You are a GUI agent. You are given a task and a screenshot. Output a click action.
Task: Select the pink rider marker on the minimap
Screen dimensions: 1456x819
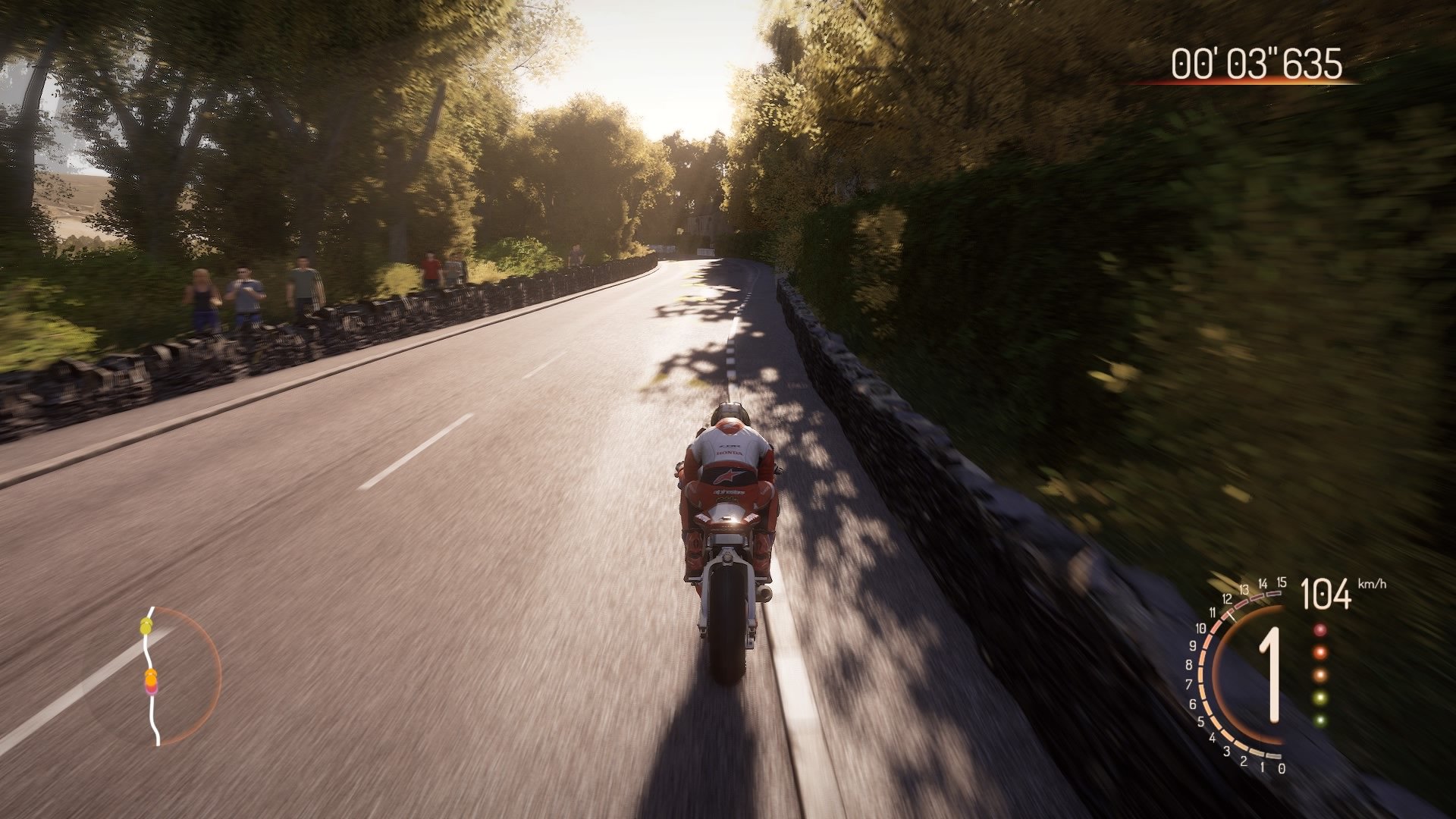(x=152, y=691)
